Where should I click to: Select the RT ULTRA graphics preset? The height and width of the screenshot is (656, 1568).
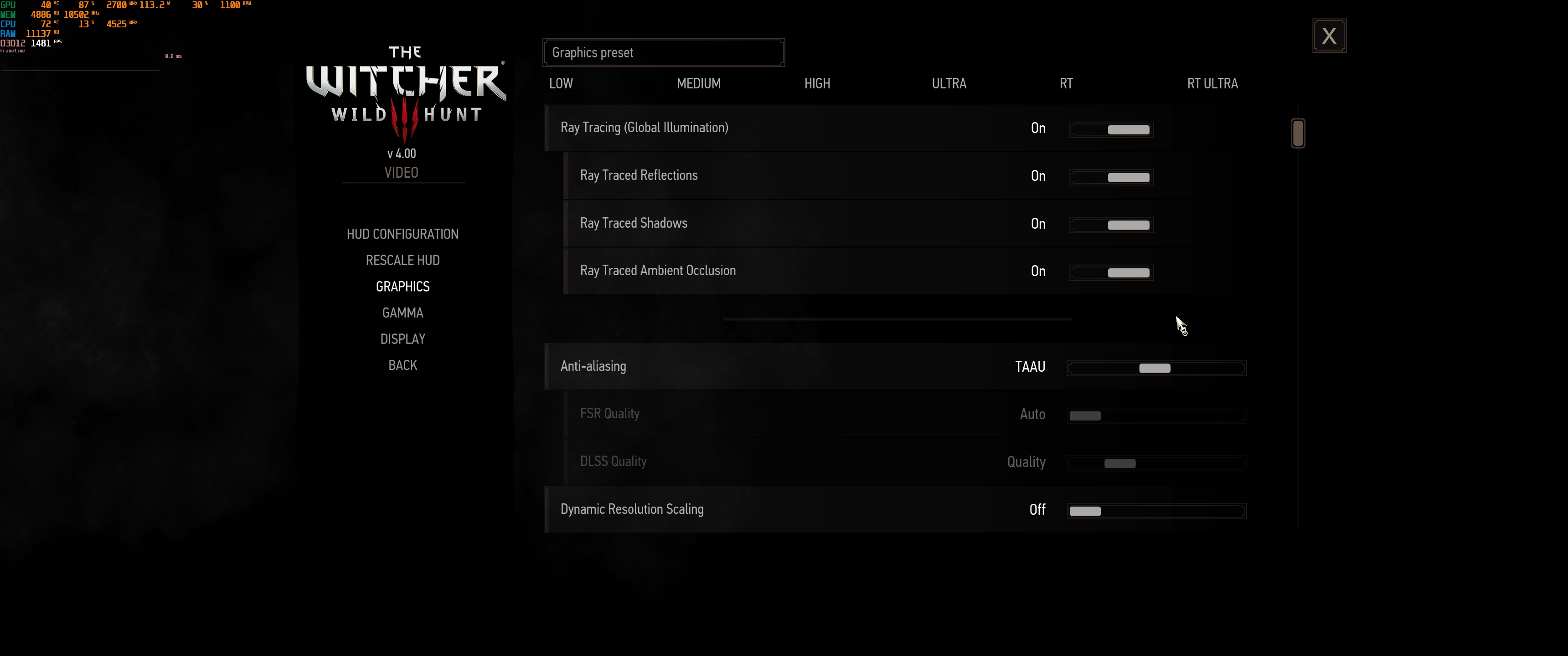(x=1212, y=83)
